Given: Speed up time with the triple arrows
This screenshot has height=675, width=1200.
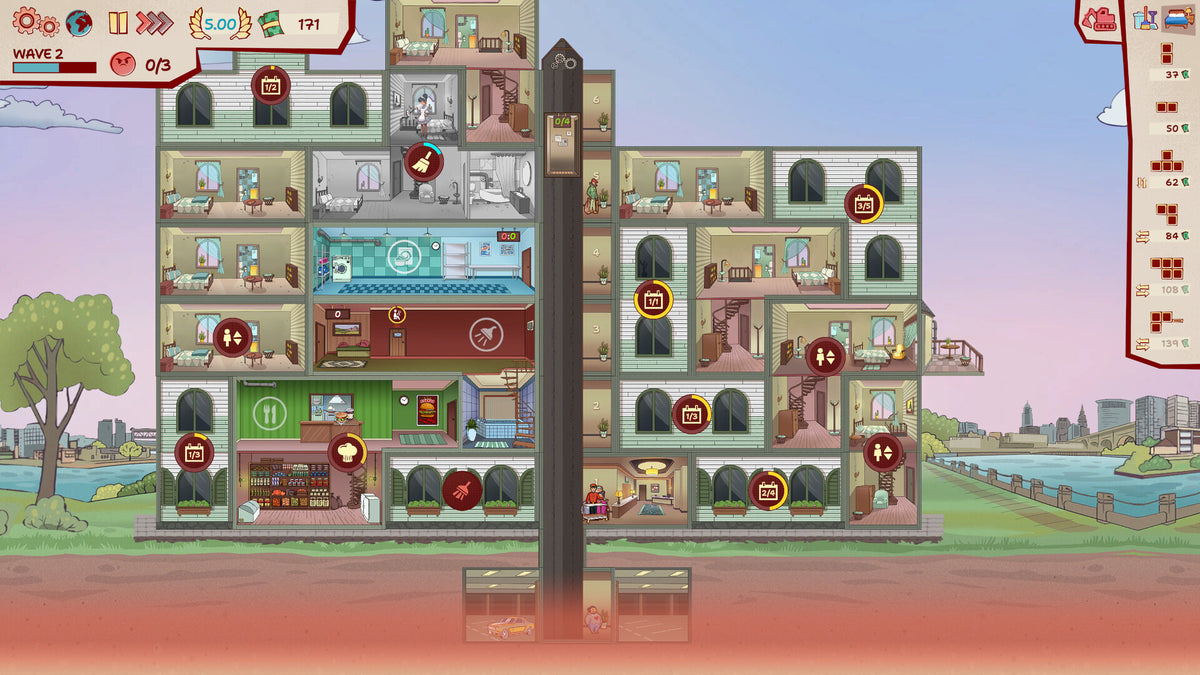Looking at the screenshot, I should pos(154,22).
